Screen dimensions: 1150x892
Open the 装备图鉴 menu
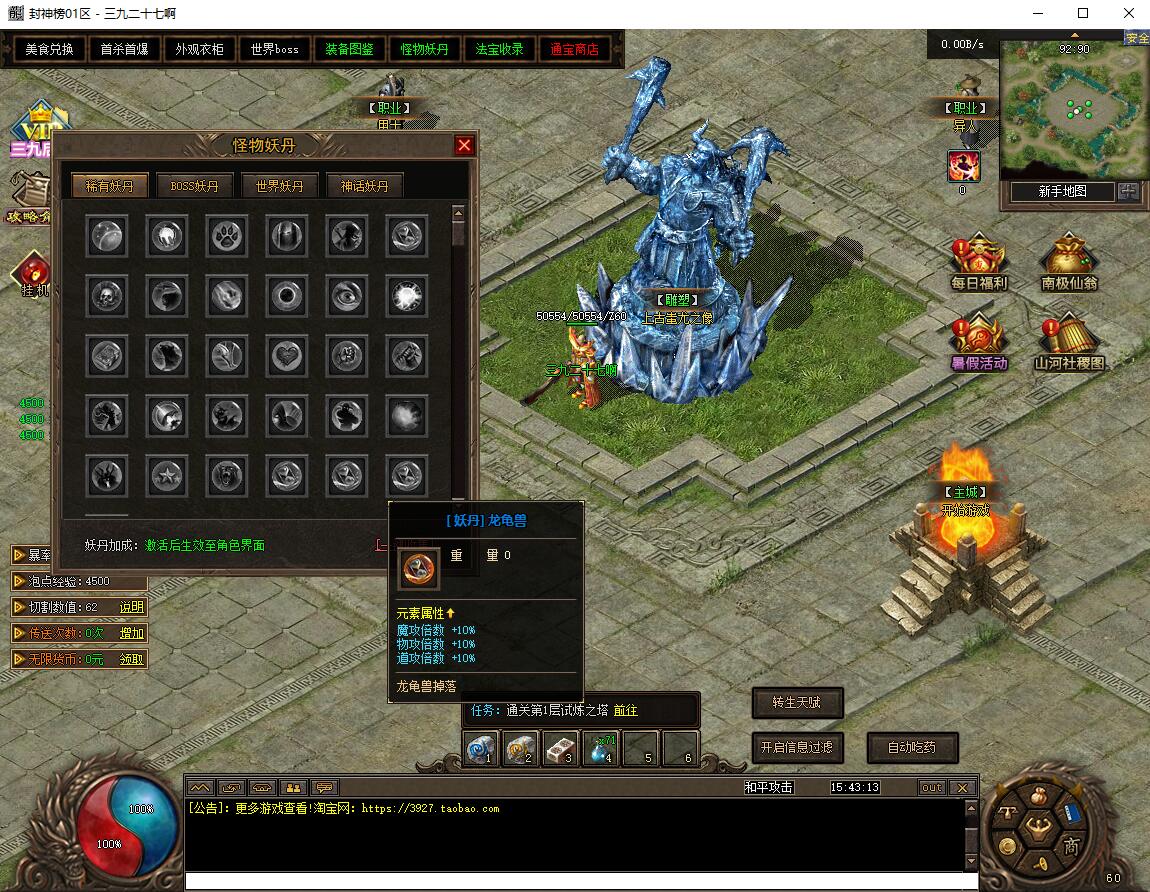(x=350, y=49)
